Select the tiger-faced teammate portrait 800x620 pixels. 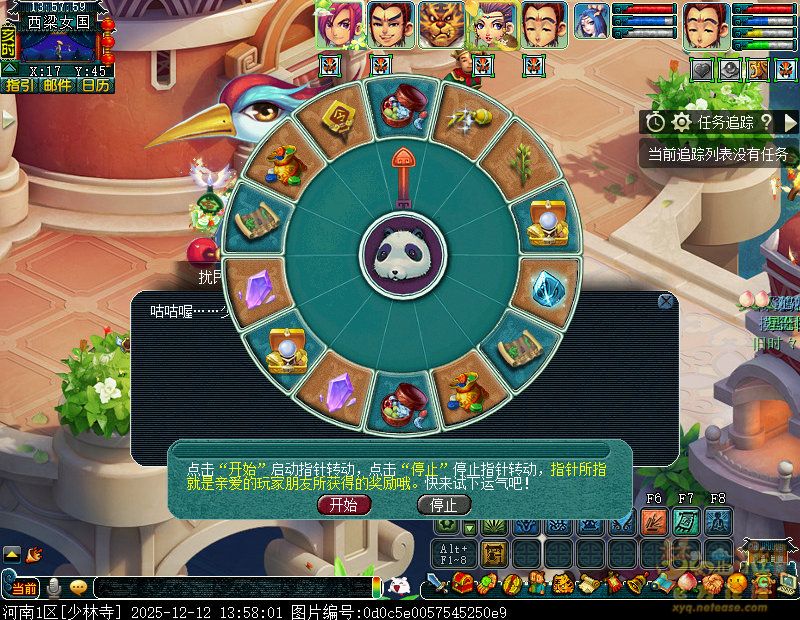[x=441, y=25]
